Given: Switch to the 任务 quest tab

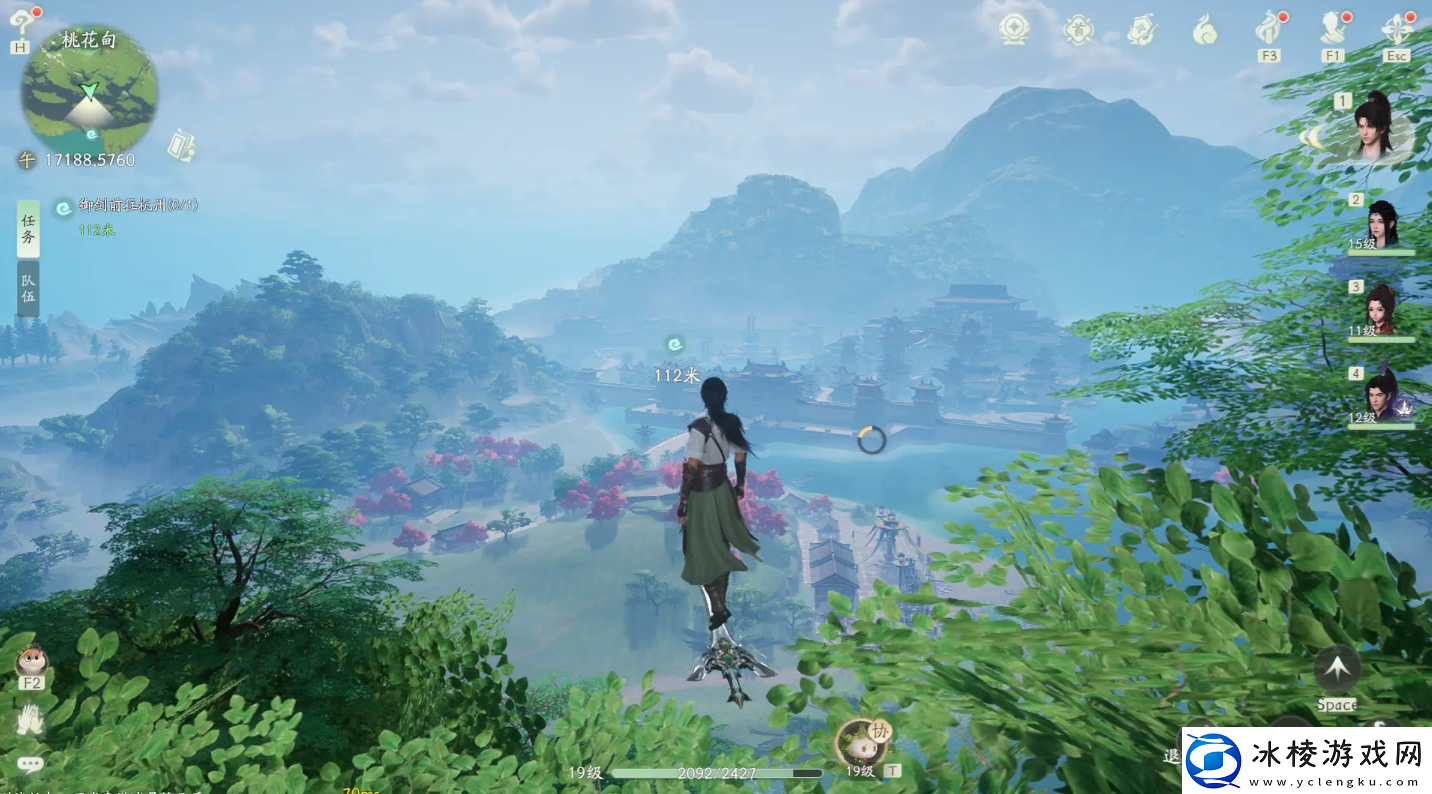Looking at the screenshot, I should click(28, 229).
